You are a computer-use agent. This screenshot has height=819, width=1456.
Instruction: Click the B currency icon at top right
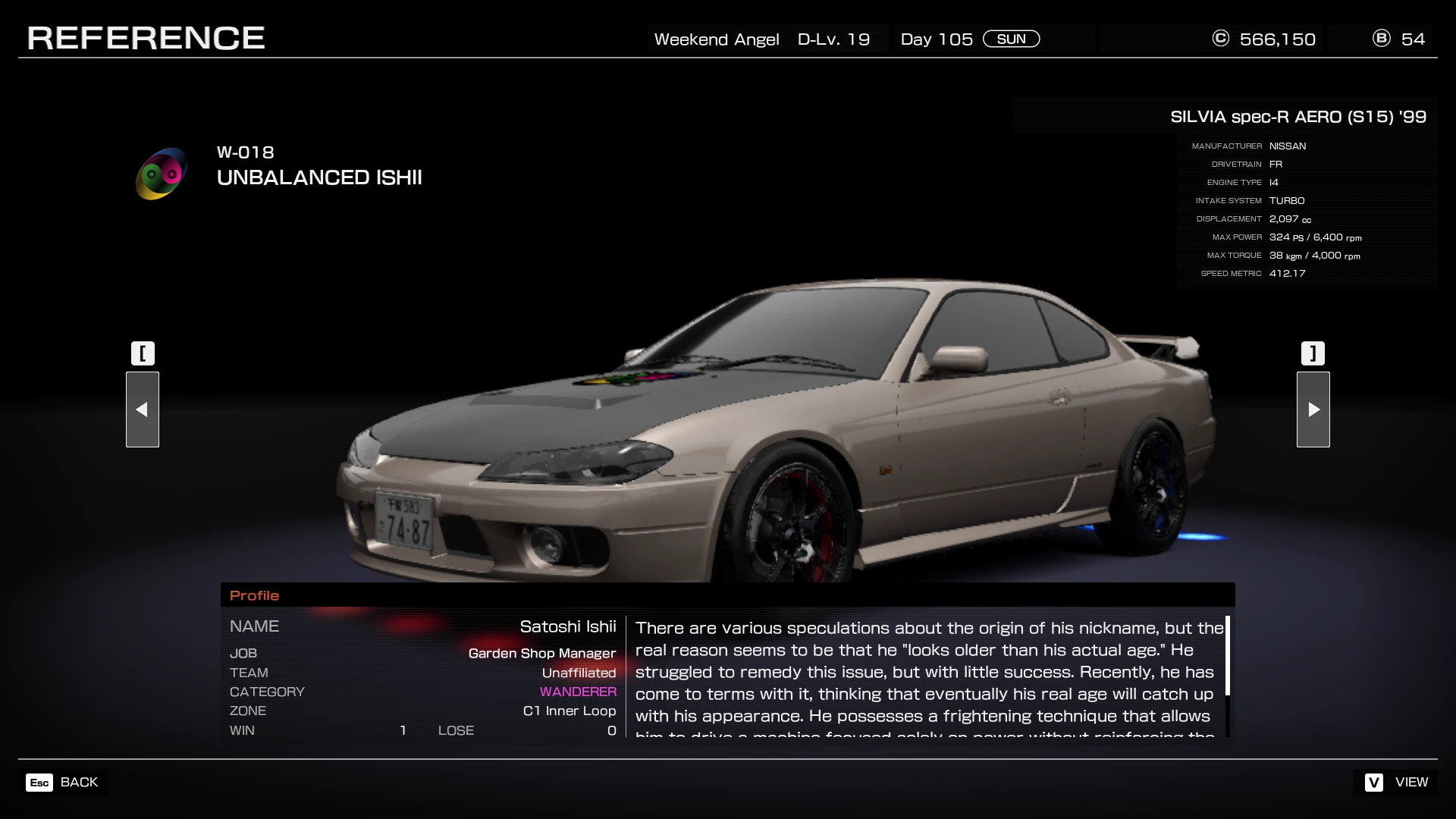point(1382,39)
